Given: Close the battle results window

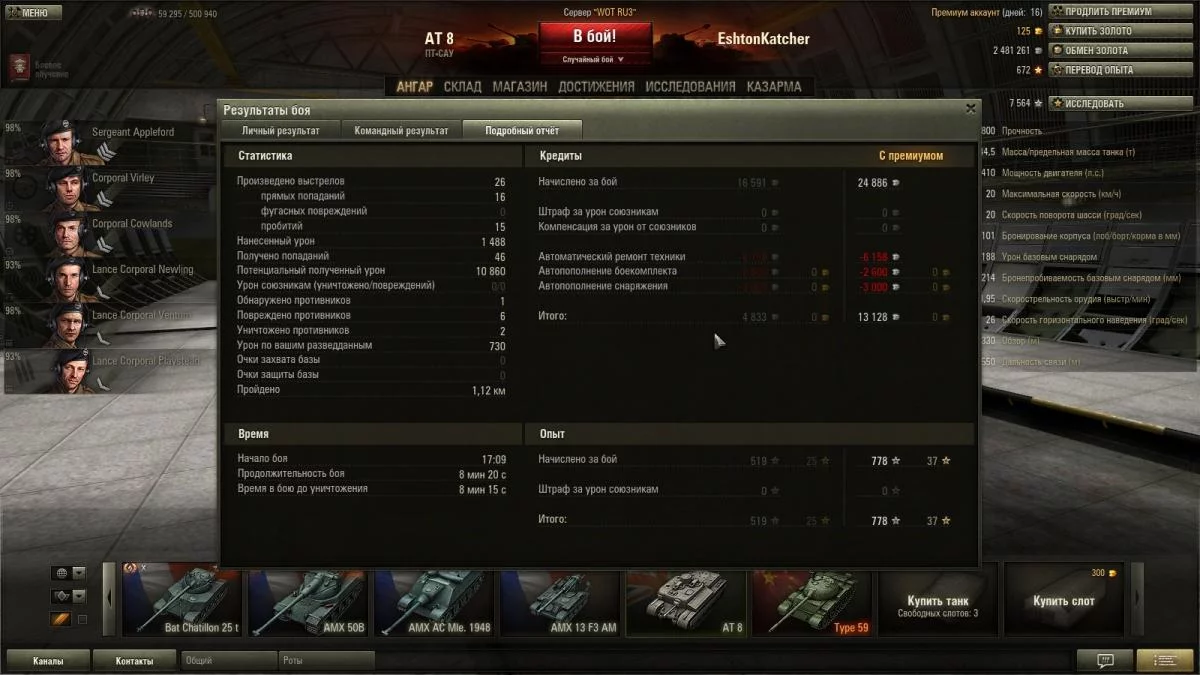Looking at the screenshot, I should click(x=970, y=109).
